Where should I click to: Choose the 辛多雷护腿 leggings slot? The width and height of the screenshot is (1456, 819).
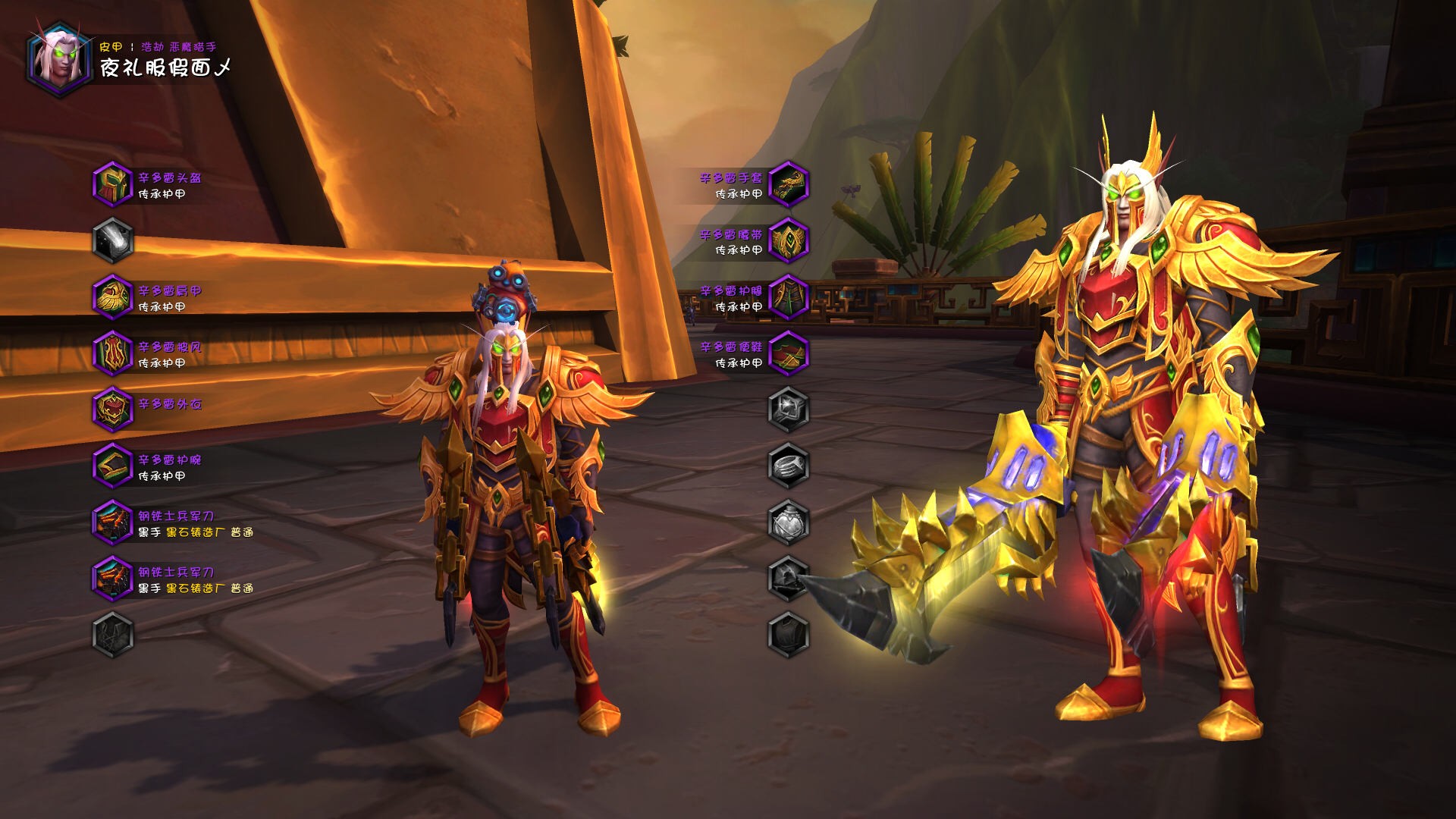click(789, 297)
